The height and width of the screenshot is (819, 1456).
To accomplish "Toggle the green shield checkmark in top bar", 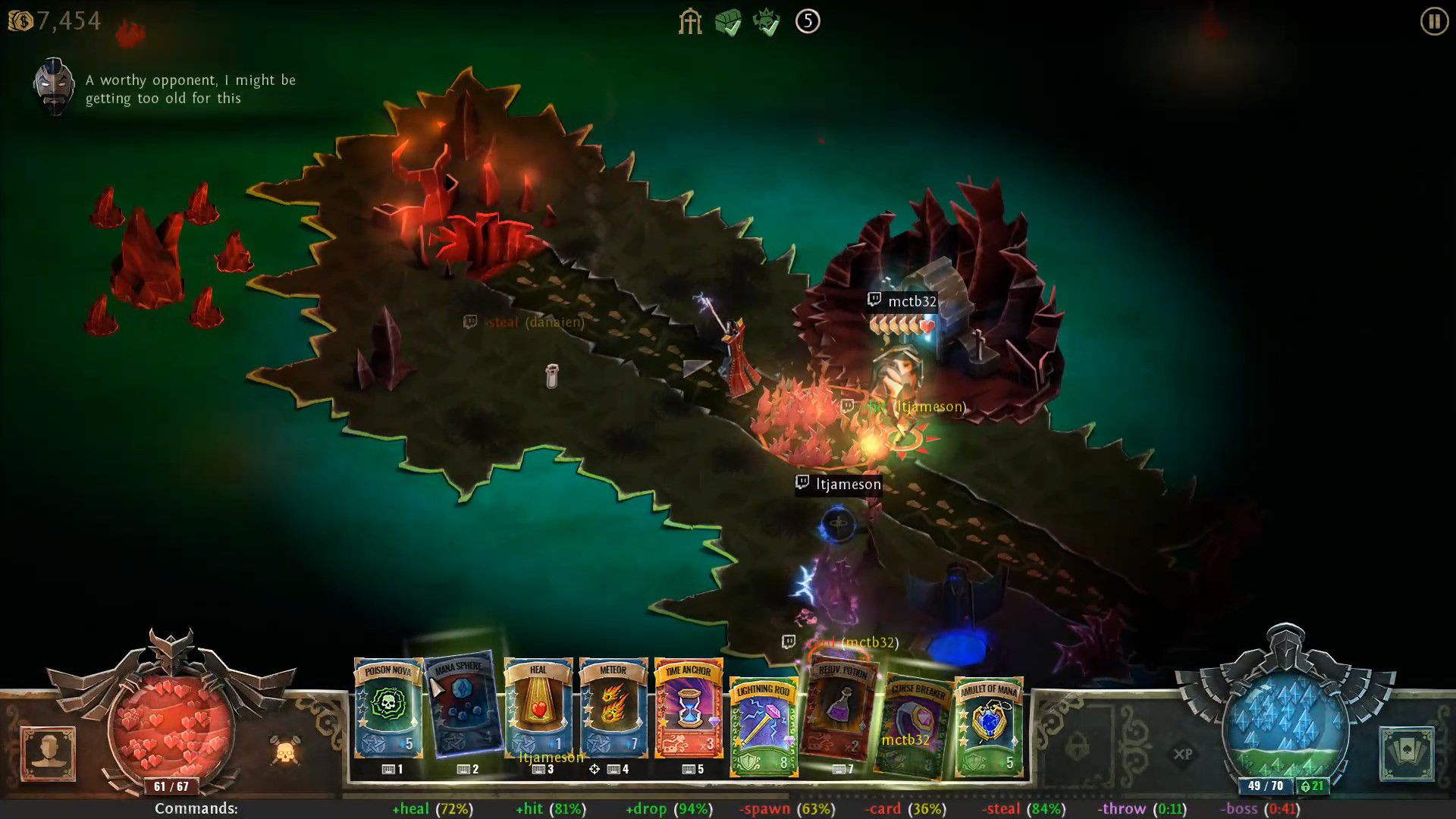I will click(729, 22).
